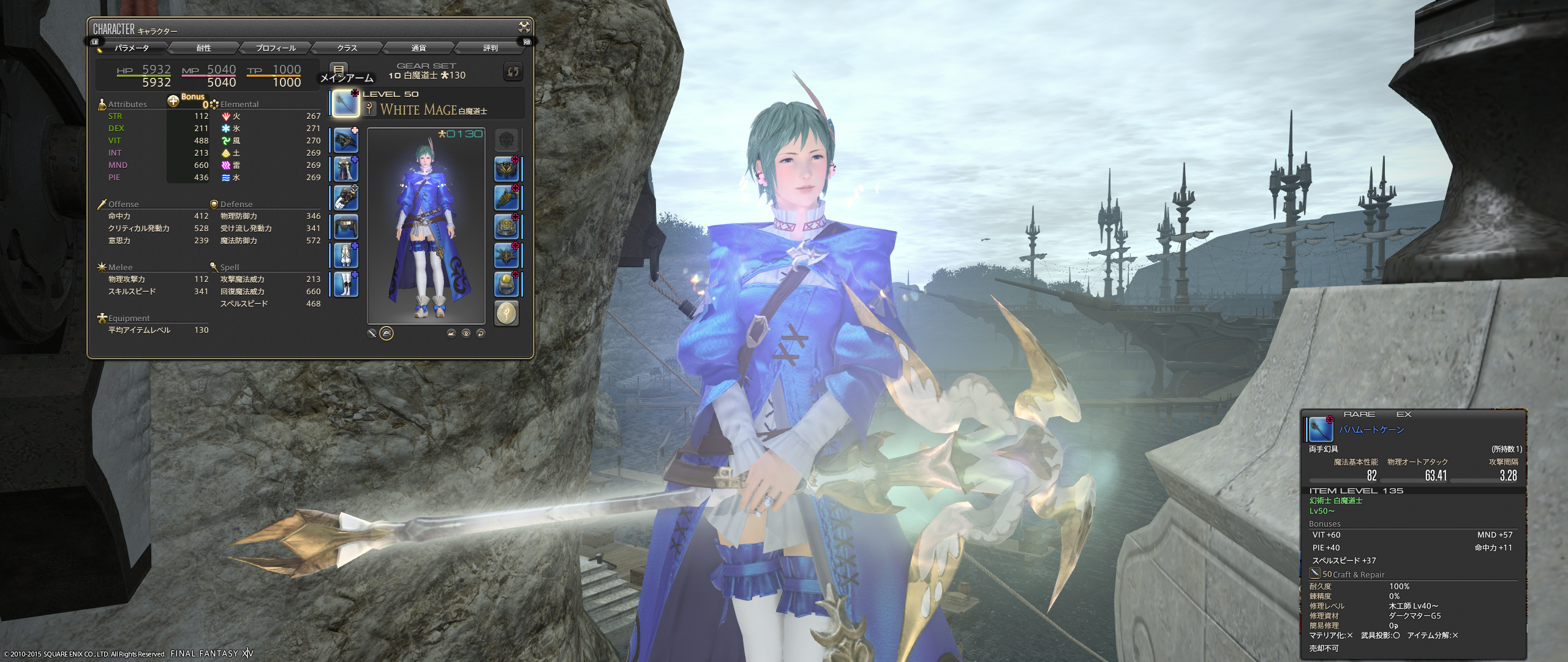Pick the belt equipment slot

(x=345, y=227)
